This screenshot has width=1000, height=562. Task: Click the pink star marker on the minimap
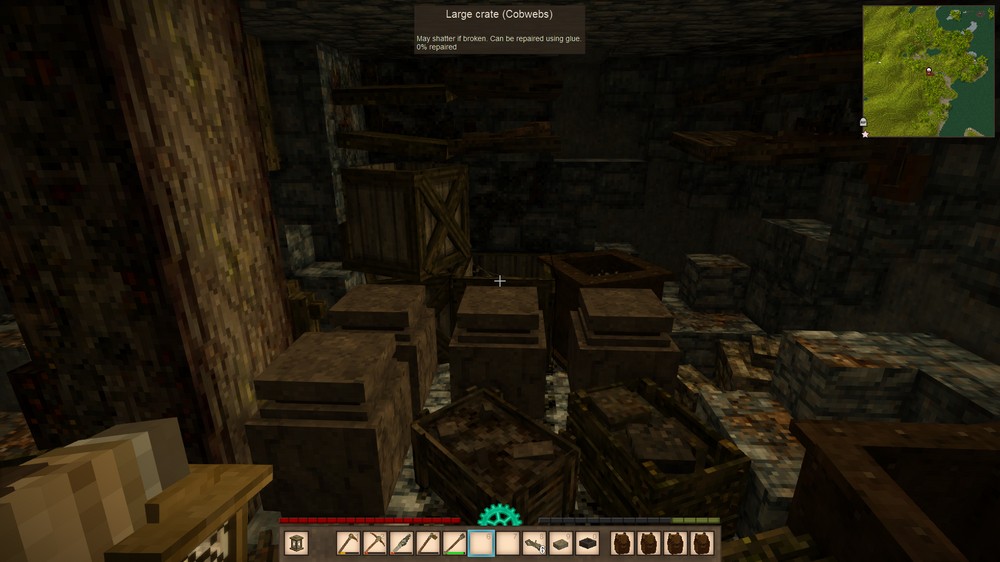(x=865, y=133)
